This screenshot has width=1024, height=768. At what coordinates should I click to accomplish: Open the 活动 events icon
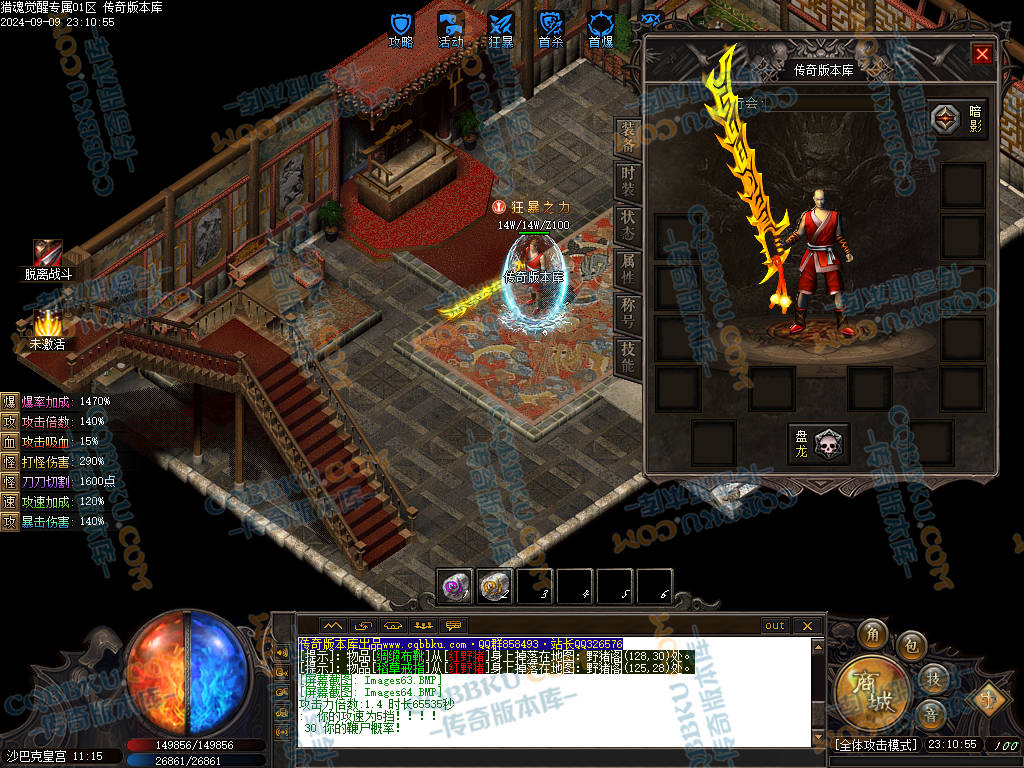coord(451,25)
